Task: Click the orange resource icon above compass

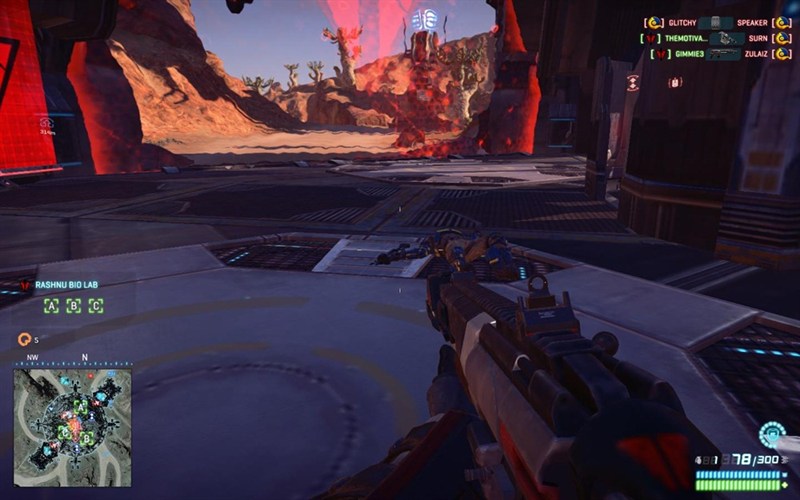Action: point(24,339)
